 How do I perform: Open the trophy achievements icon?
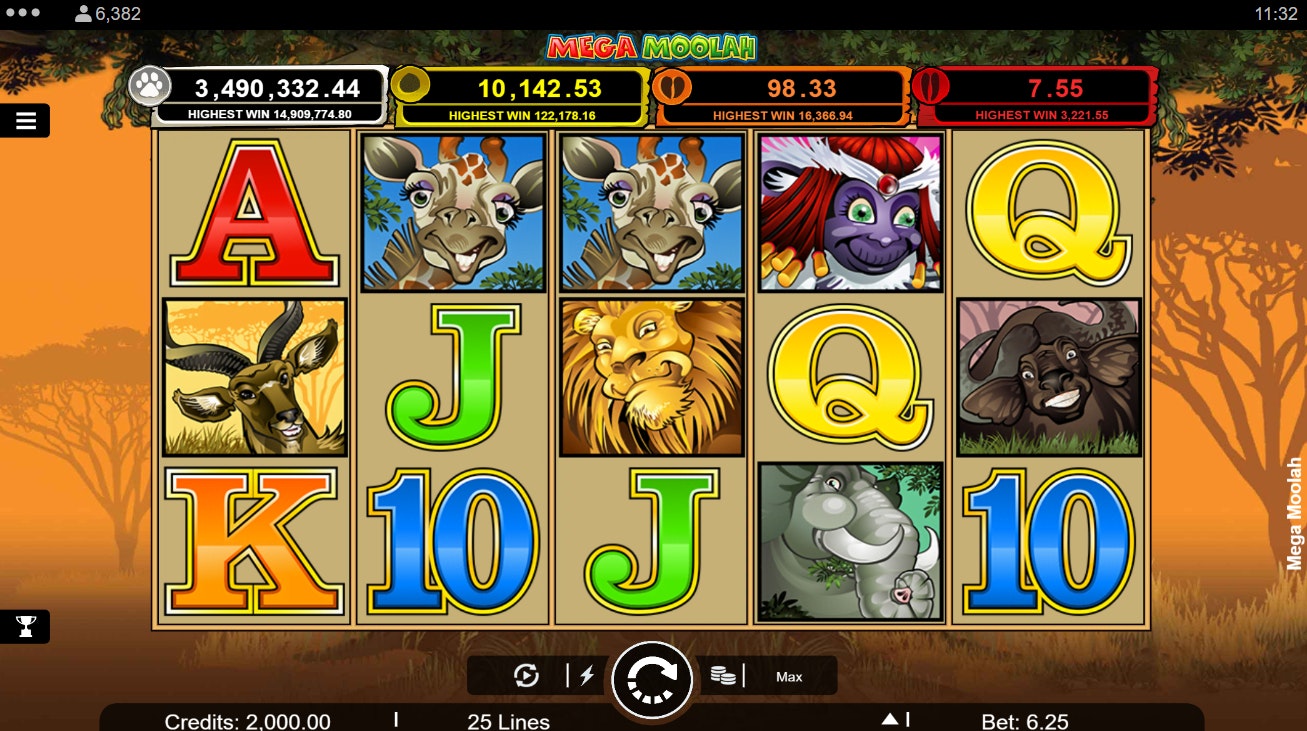(x=25, y=626)
